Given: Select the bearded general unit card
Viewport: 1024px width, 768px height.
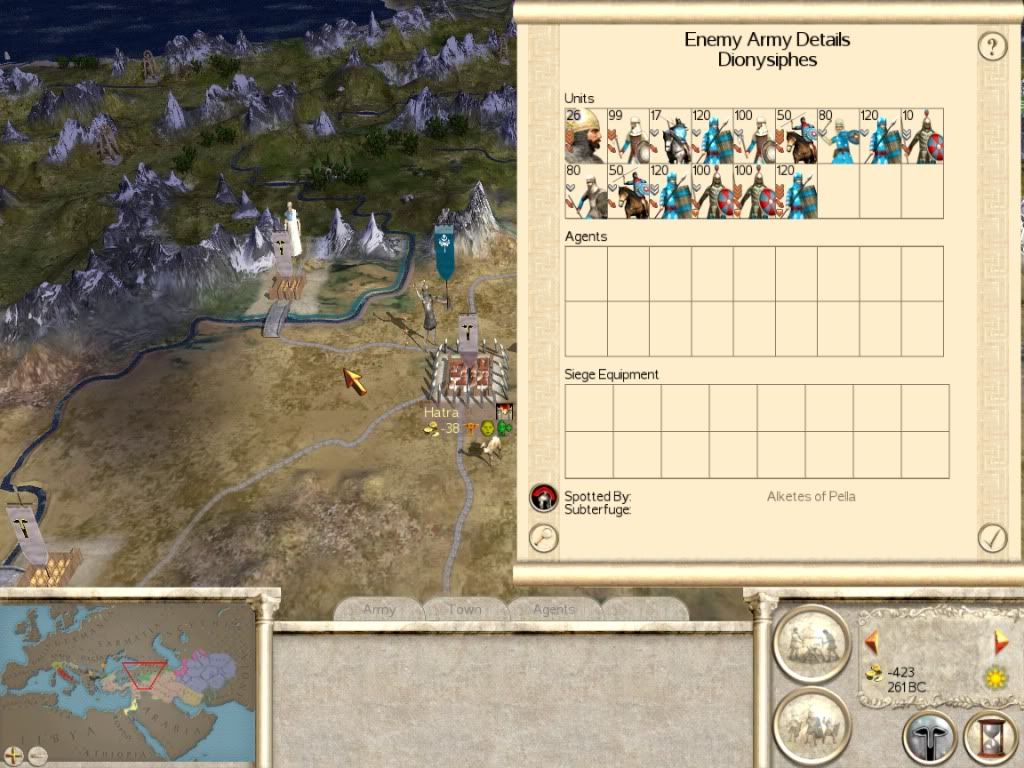Looking at the screenshot, I should (585, 136).
